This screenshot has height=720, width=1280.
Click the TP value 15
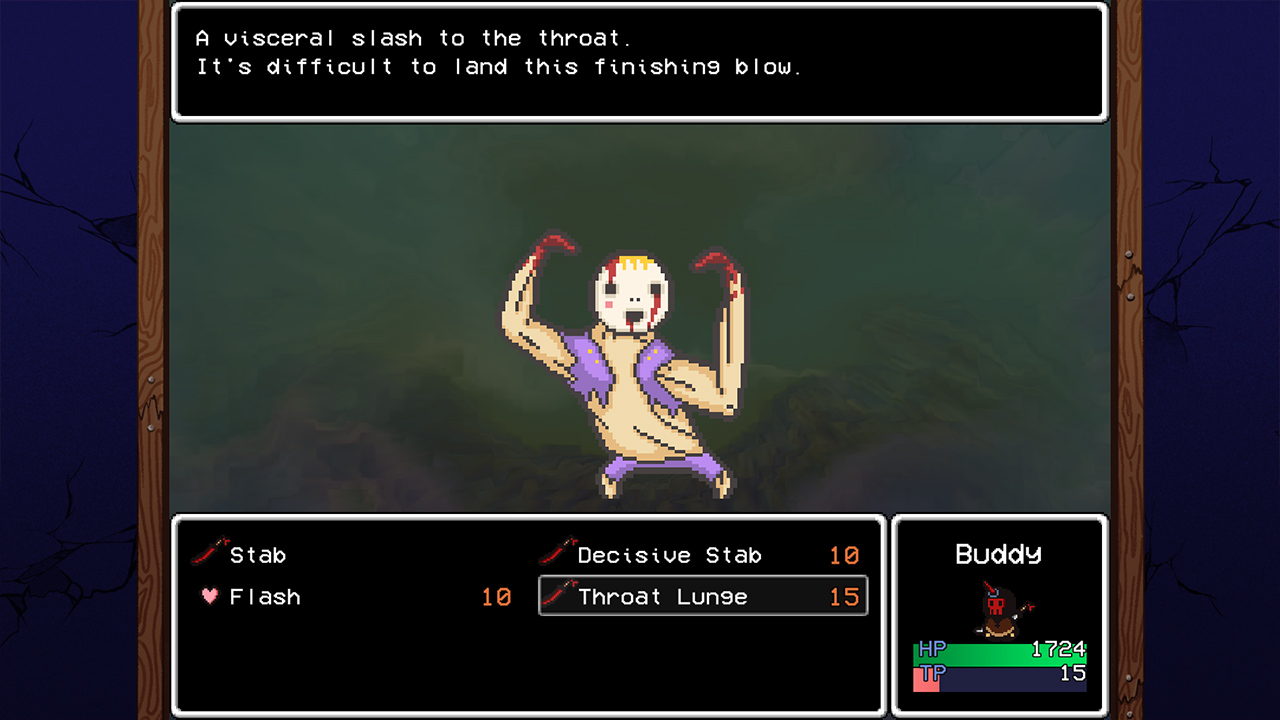[x=1072, y=674]
